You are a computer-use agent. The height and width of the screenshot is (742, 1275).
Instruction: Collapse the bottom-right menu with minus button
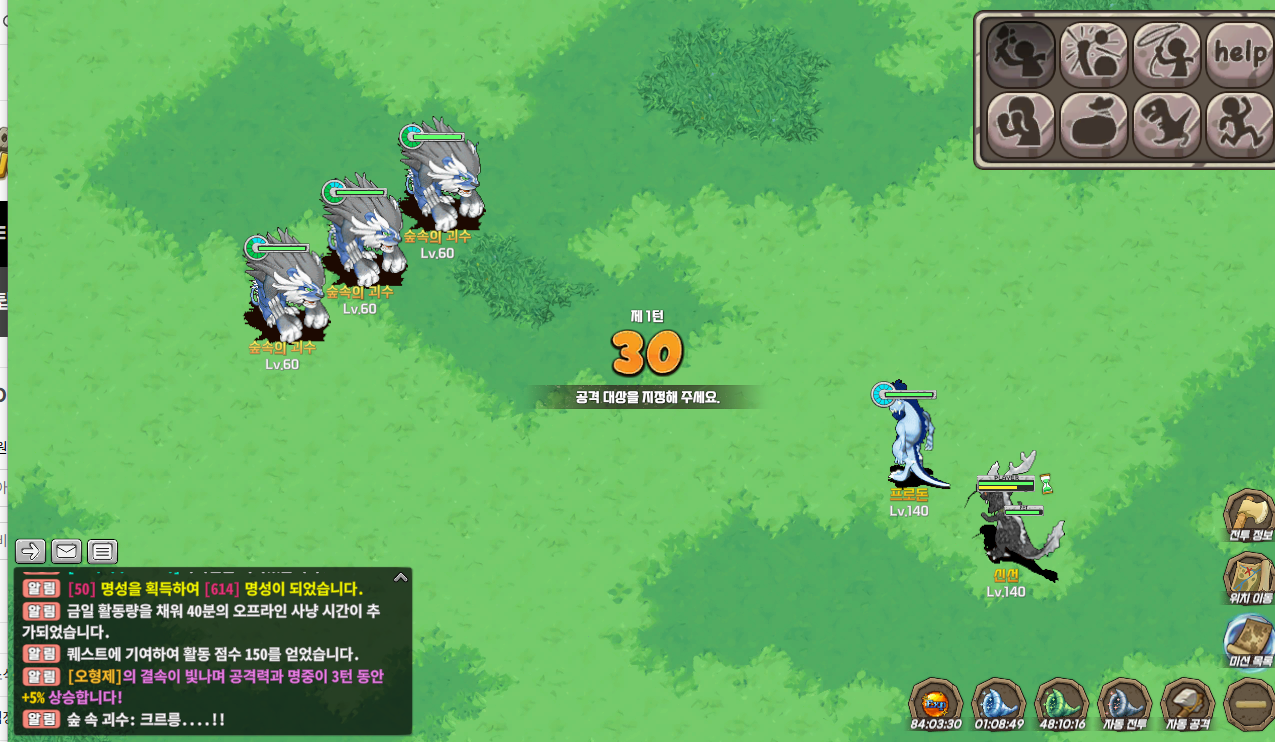click(1248, 704)
